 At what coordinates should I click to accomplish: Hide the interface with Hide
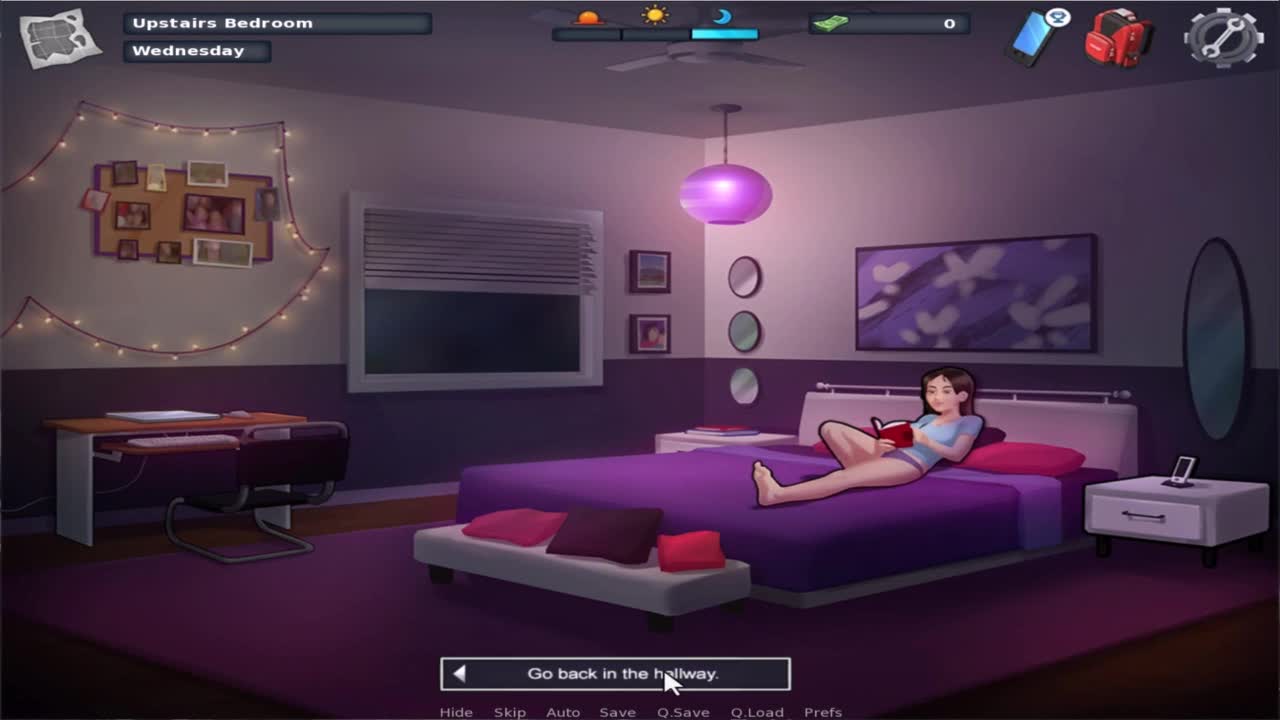coord(456,712)
